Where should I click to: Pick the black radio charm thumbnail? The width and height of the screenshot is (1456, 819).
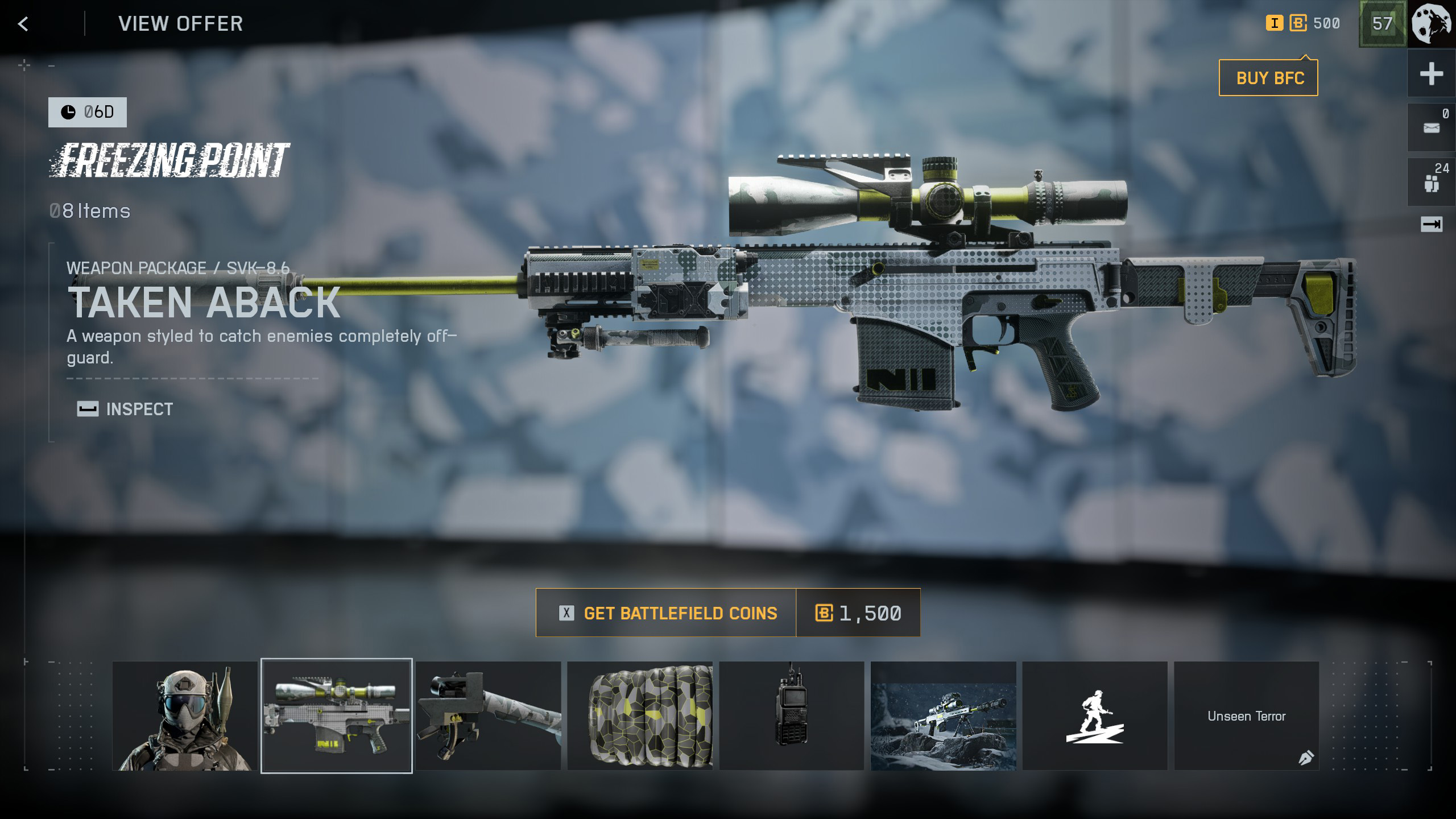(791, 715)
